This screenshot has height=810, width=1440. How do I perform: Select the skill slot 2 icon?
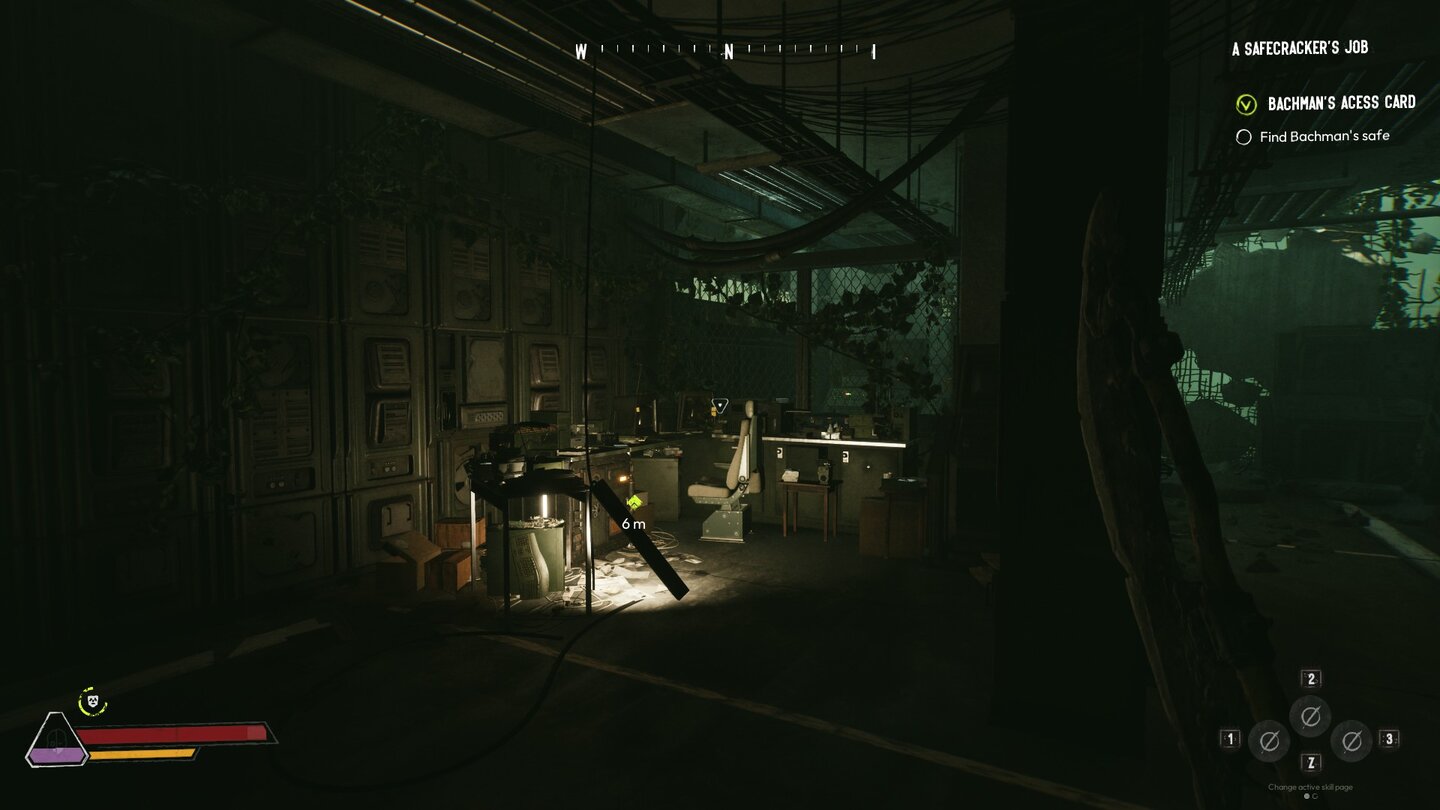(1309, 716)
